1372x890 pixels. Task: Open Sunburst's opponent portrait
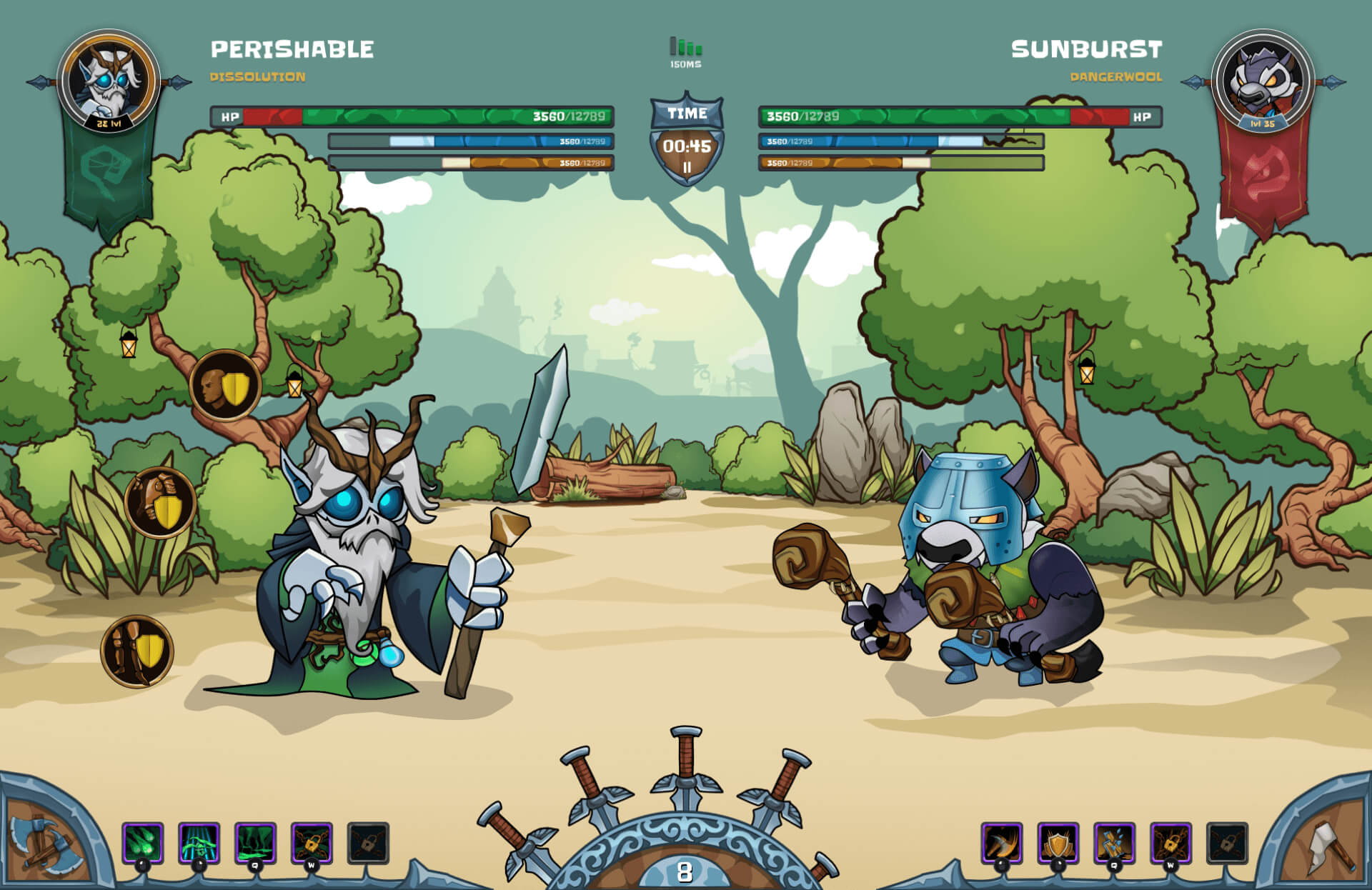pos(1263,80)
